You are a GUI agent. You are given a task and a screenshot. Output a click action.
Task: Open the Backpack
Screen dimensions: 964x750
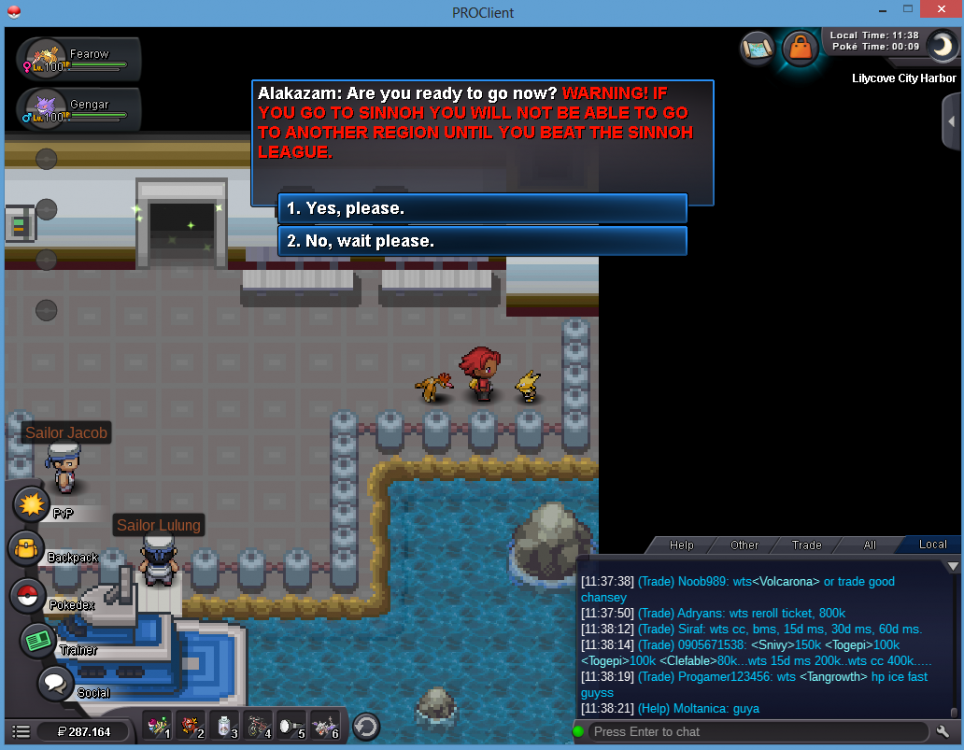[x=27, y=549]
